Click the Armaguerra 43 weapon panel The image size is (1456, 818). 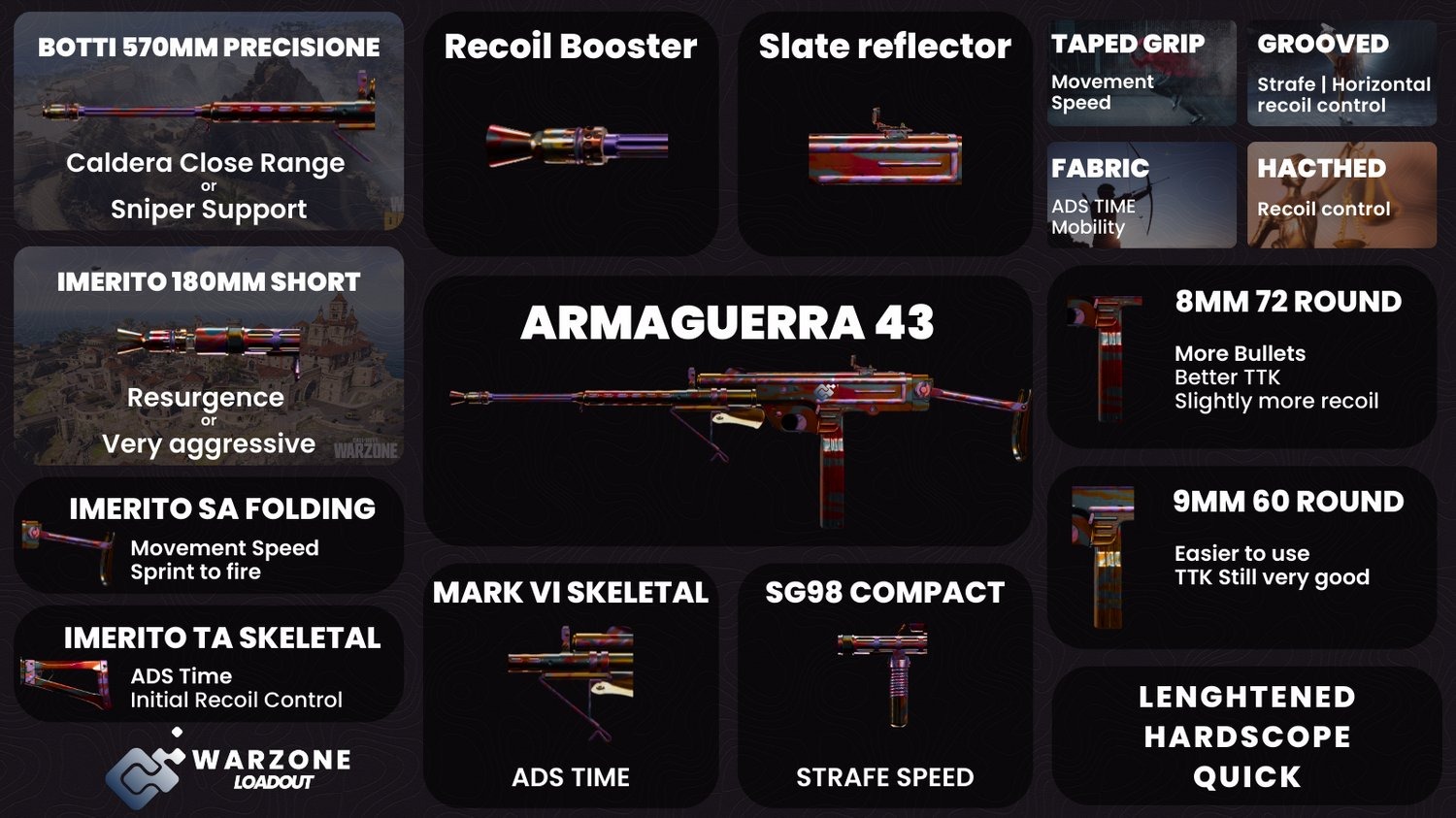point(727,410)
